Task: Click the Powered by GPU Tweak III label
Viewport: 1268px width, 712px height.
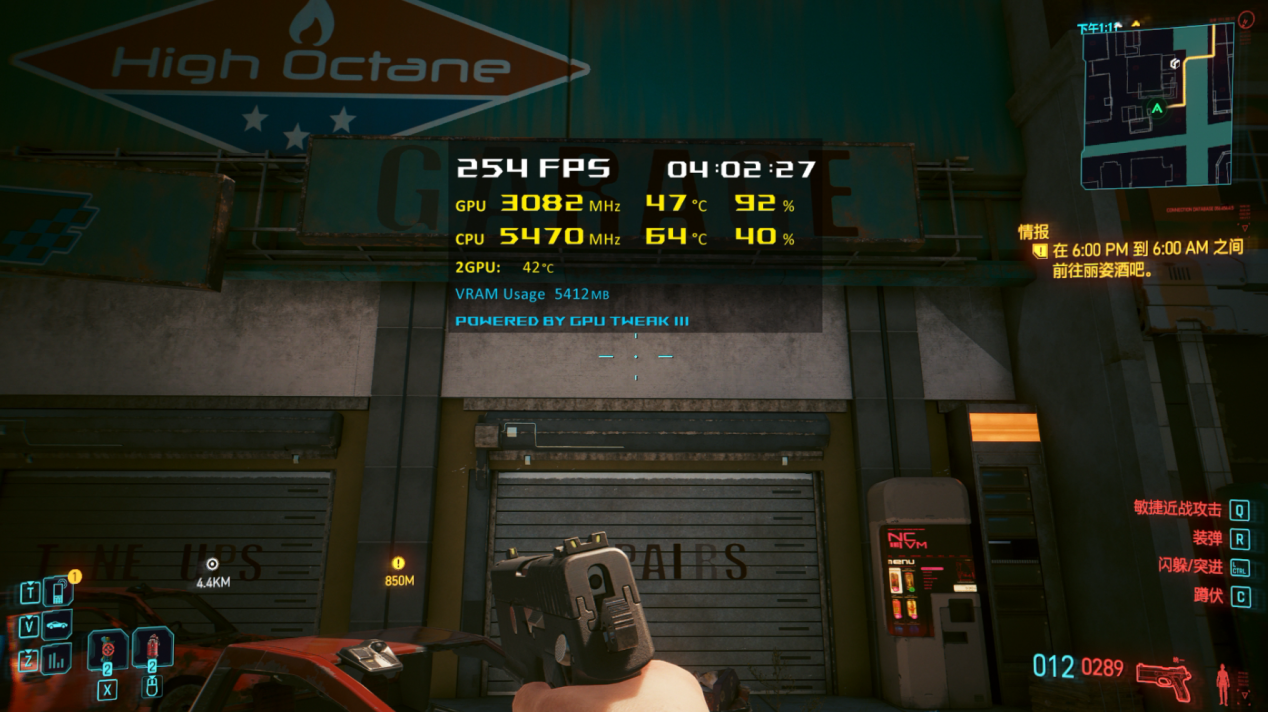Action: point(571,321)
